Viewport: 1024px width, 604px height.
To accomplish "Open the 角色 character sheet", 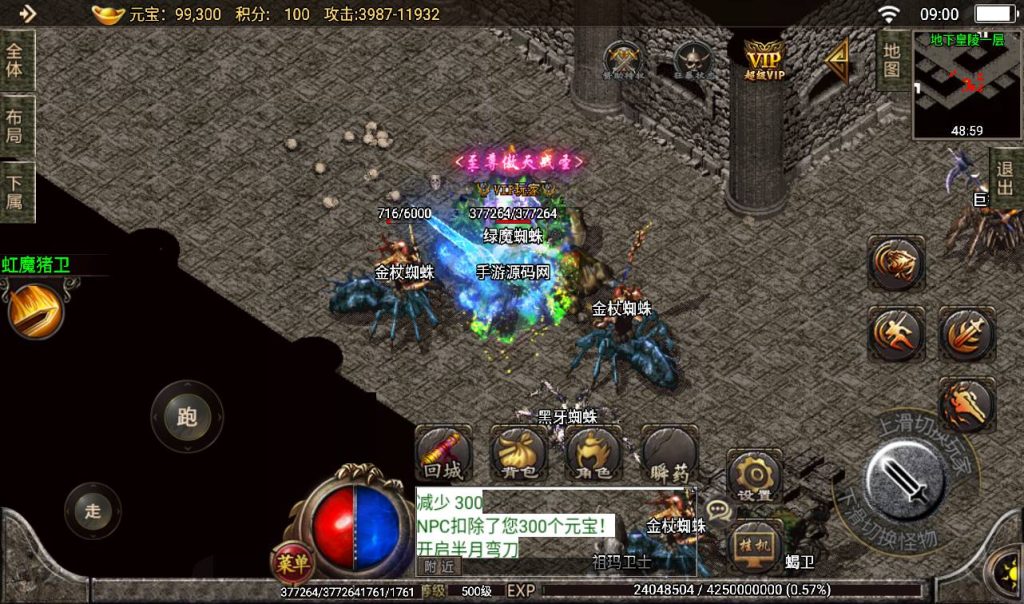I will pos(594,454).
